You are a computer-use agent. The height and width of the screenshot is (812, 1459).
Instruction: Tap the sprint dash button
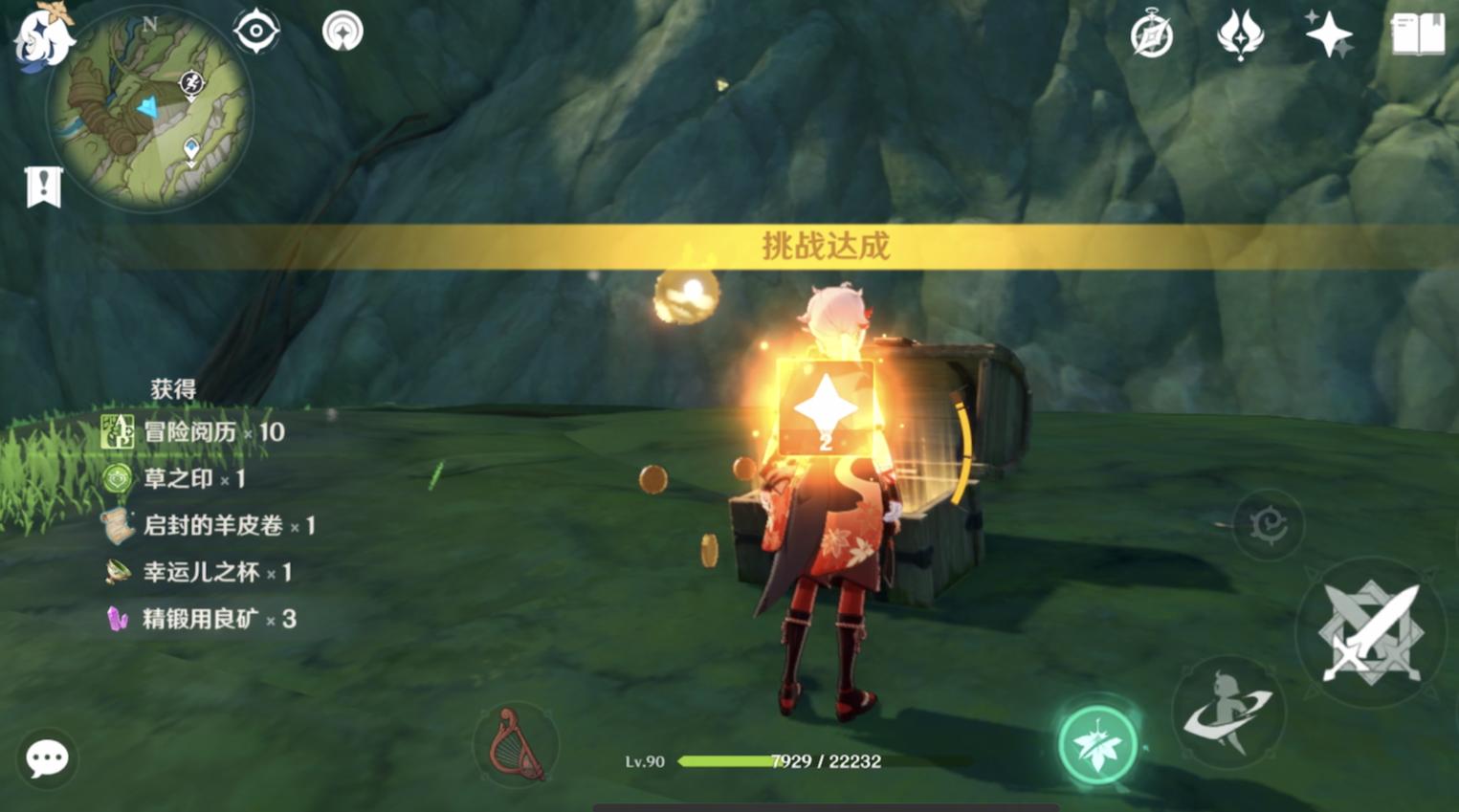tap(1228, 713)
